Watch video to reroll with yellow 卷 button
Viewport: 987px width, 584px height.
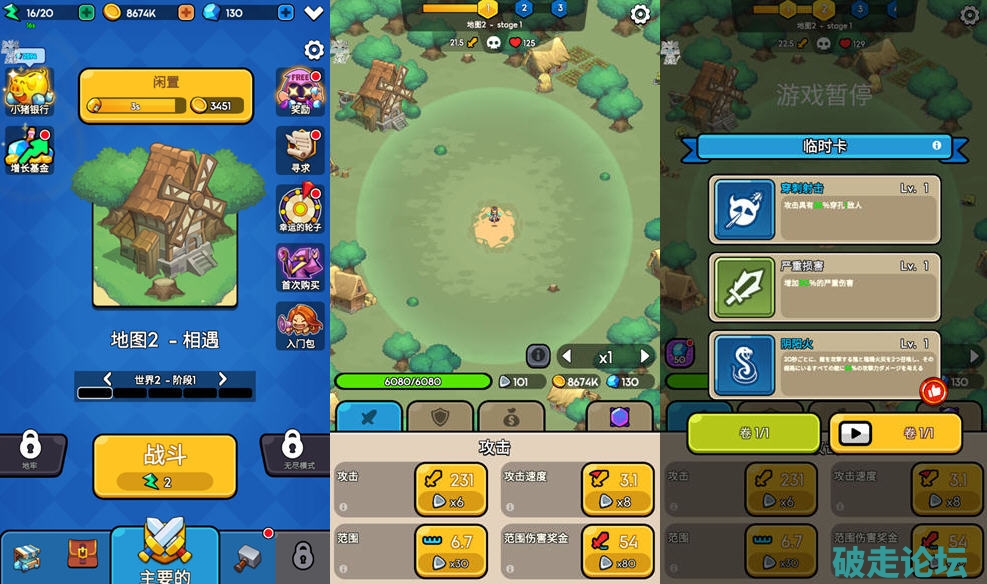coord(895,433)
